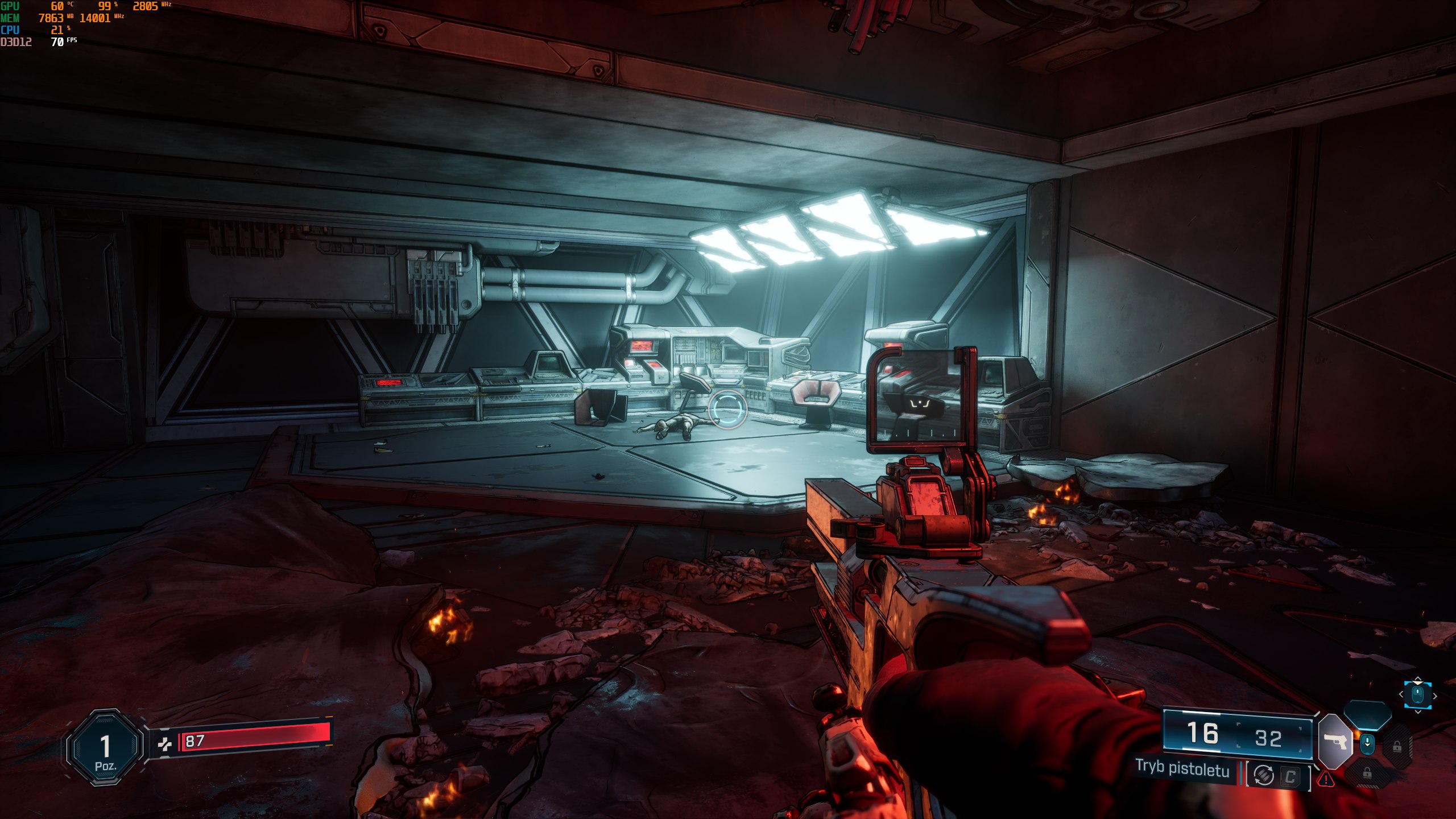Choose the empty blue weapon slot above the pistol
The width and height of the screenshot is (1456, 819).
[x=1367, y=714]
